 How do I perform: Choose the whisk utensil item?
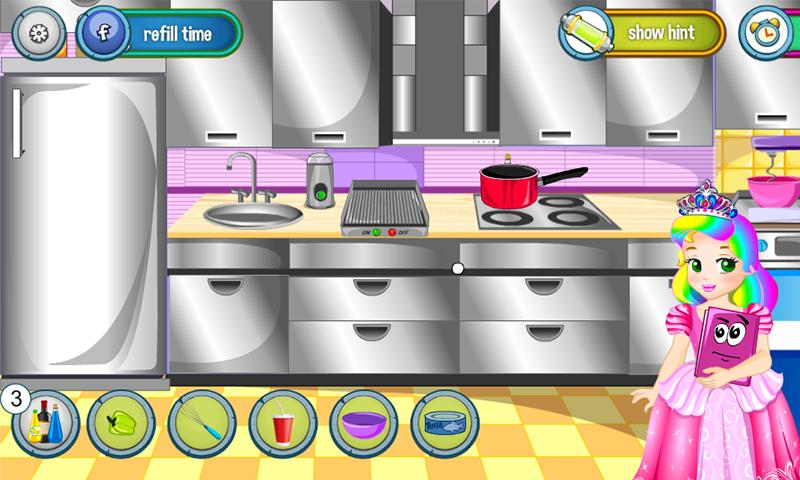201,424
